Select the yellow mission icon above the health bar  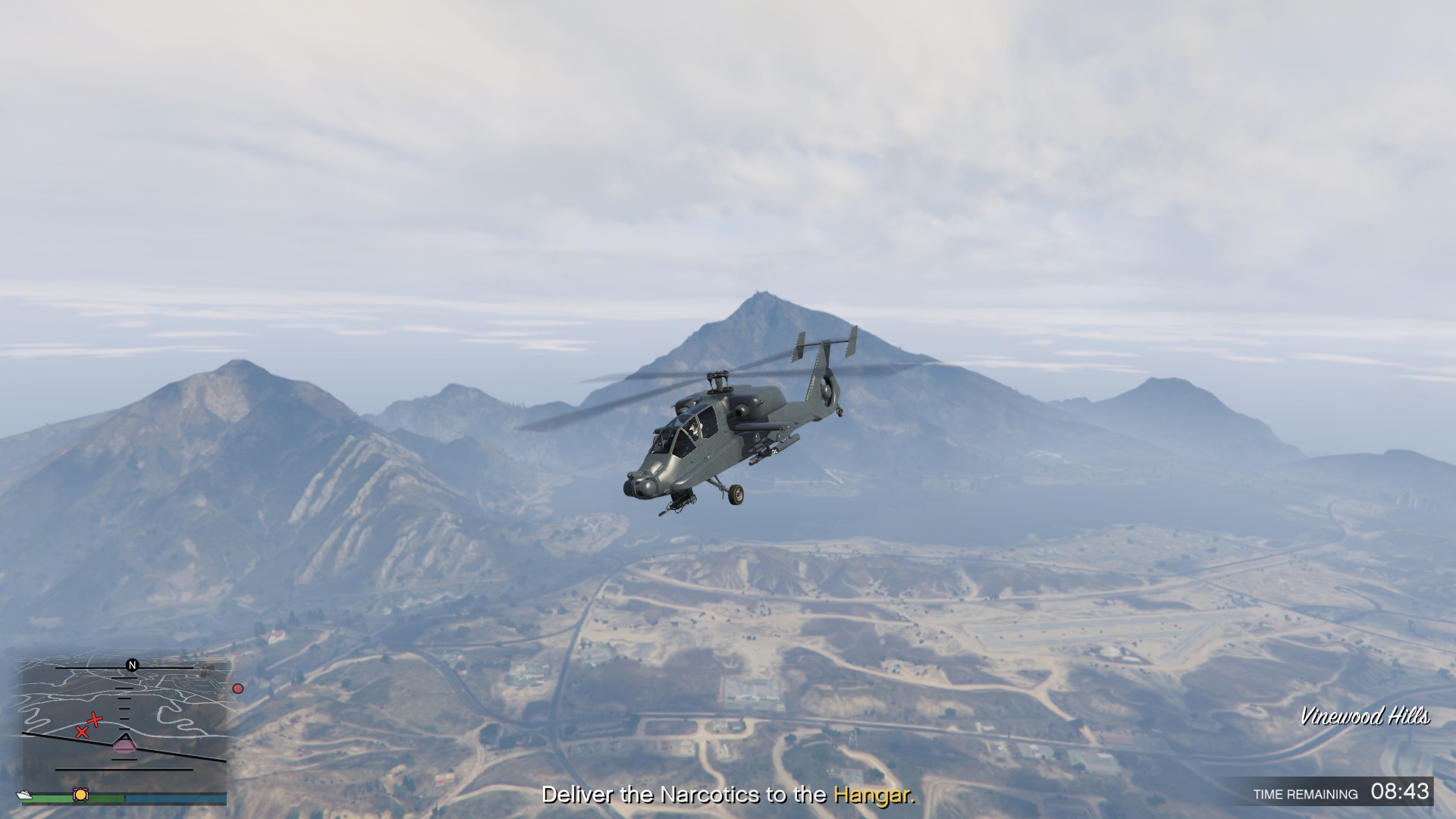[x=80, y=795]
